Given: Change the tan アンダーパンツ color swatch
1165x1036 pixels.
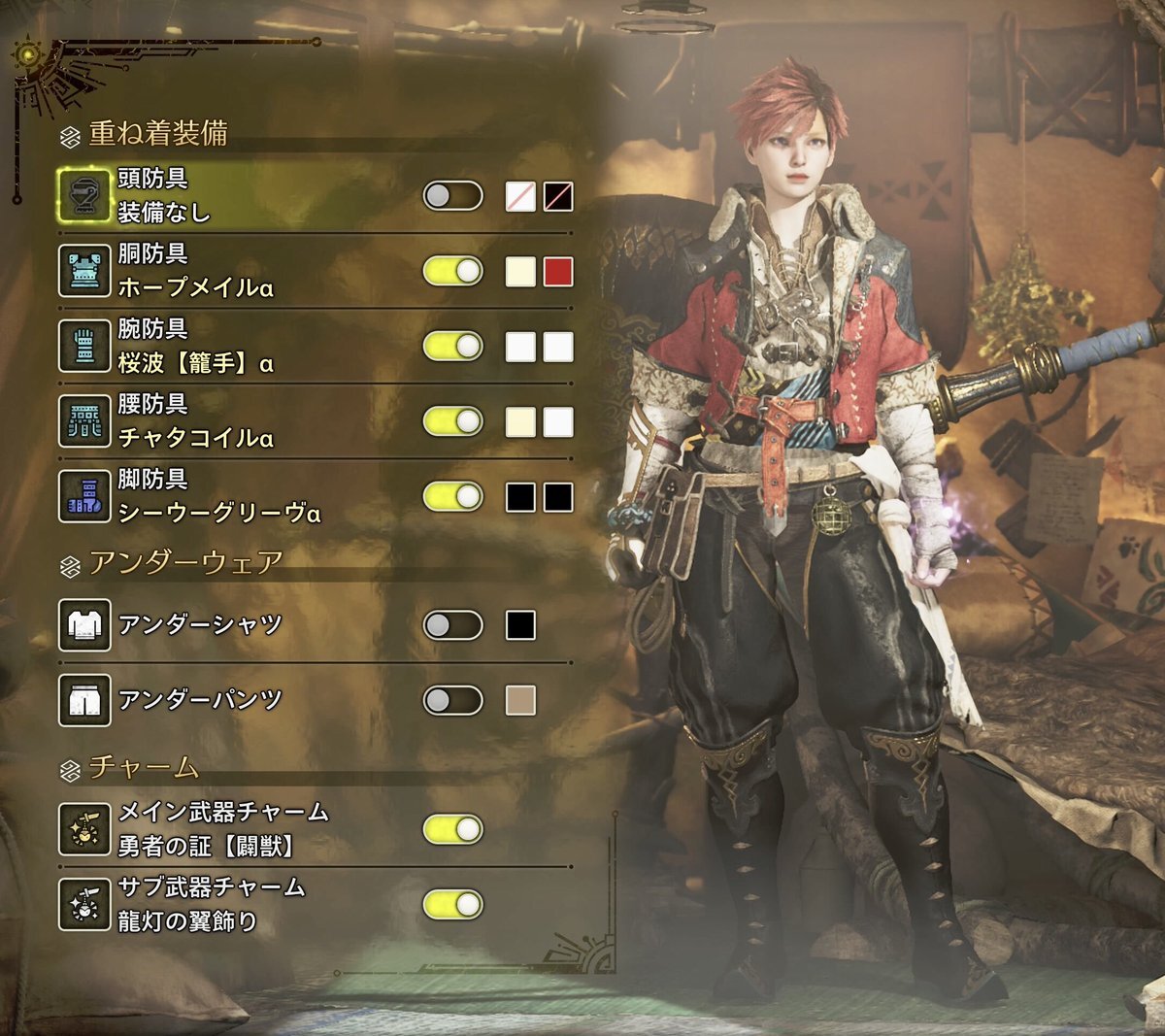Looking at the screenshot, I should (521, 700).
